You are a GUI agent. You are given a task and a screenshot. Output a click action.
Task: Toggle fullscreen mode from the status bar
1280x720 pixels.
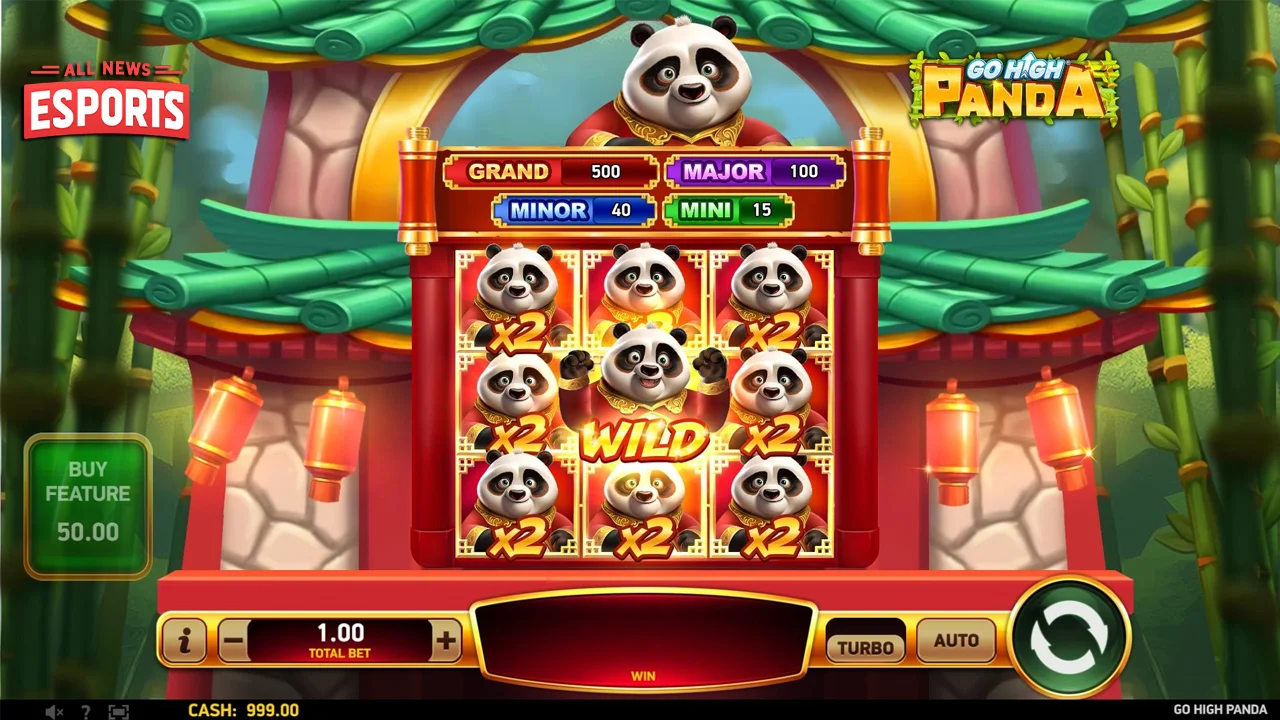tap(119, 711)
